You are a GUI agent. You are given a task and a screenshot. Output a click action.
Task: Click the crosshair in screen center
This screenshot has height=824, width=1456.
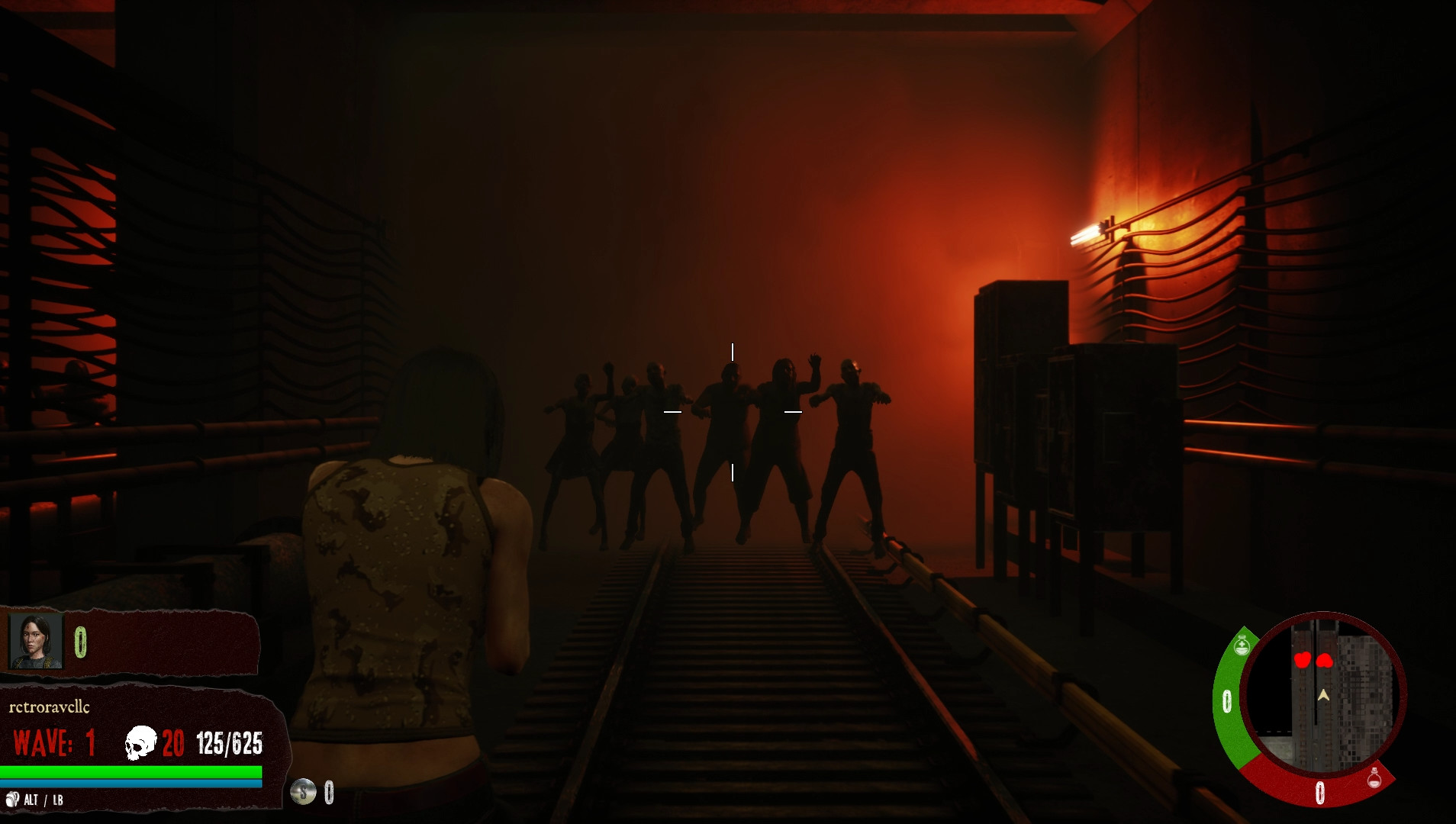[x=733, y=411]
